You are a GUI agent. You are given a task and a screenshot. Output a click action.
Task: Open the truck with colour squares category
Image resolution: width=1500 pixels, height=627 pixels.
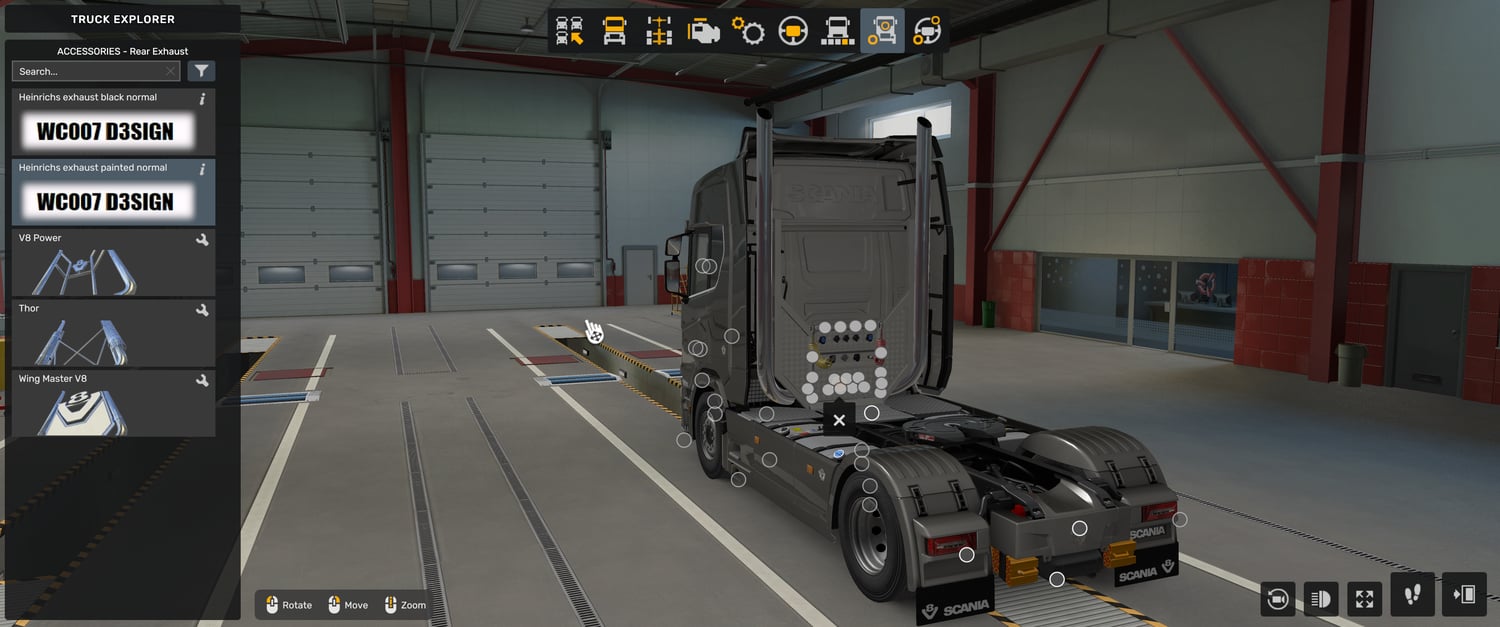pyautogui.click(x=837, y=31)
